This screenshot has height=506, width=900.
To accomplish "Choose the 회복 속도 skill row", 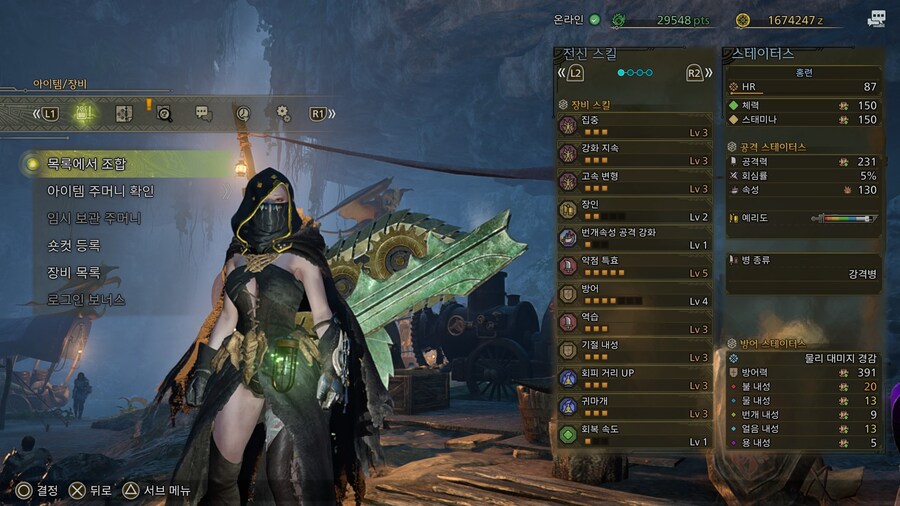I will [x=634, y=434].
